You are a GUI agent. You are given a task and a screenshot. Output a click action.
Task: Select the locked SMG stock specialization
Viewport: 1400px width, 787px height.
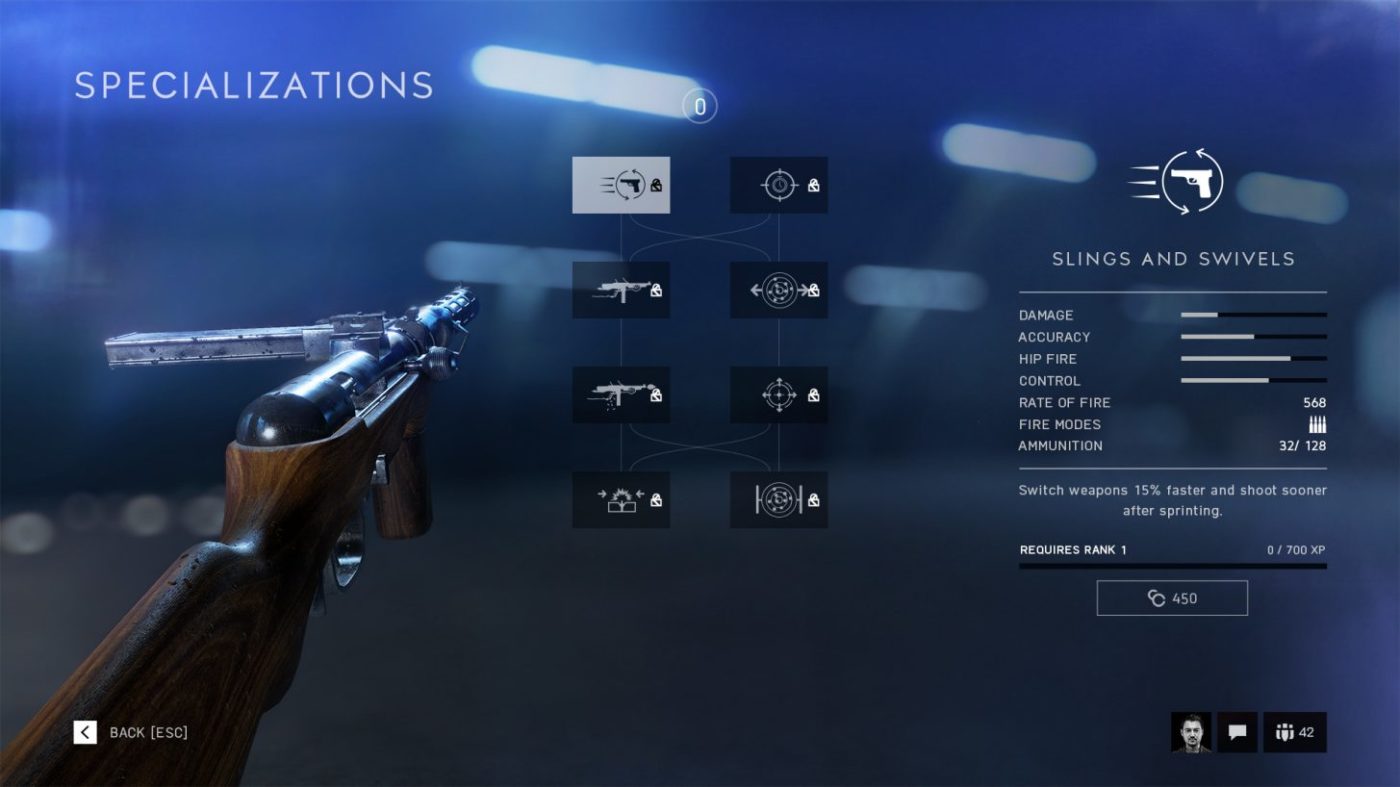coord(621,289)
